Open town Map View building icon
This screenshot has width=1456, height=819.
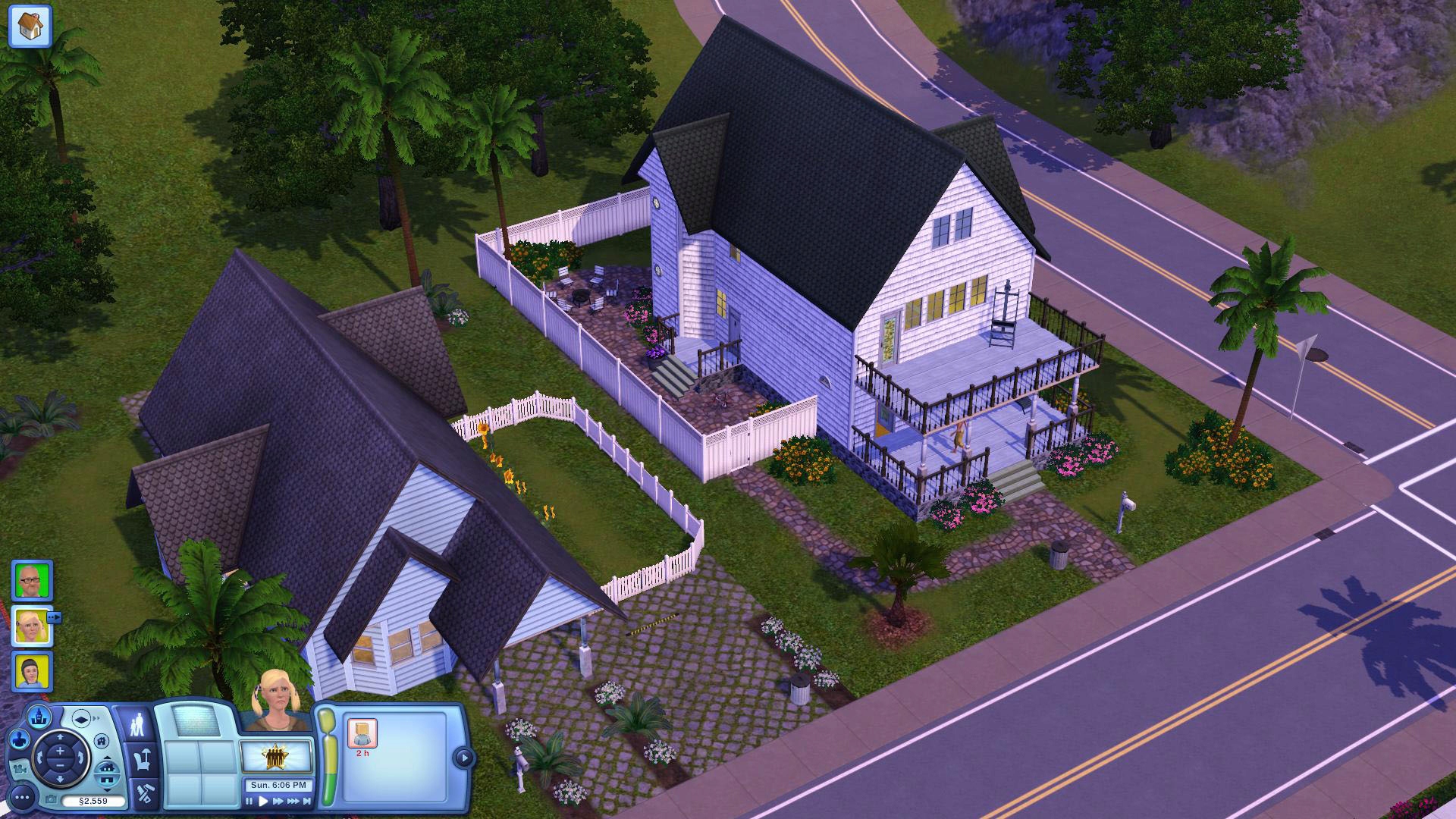[39, 717]
